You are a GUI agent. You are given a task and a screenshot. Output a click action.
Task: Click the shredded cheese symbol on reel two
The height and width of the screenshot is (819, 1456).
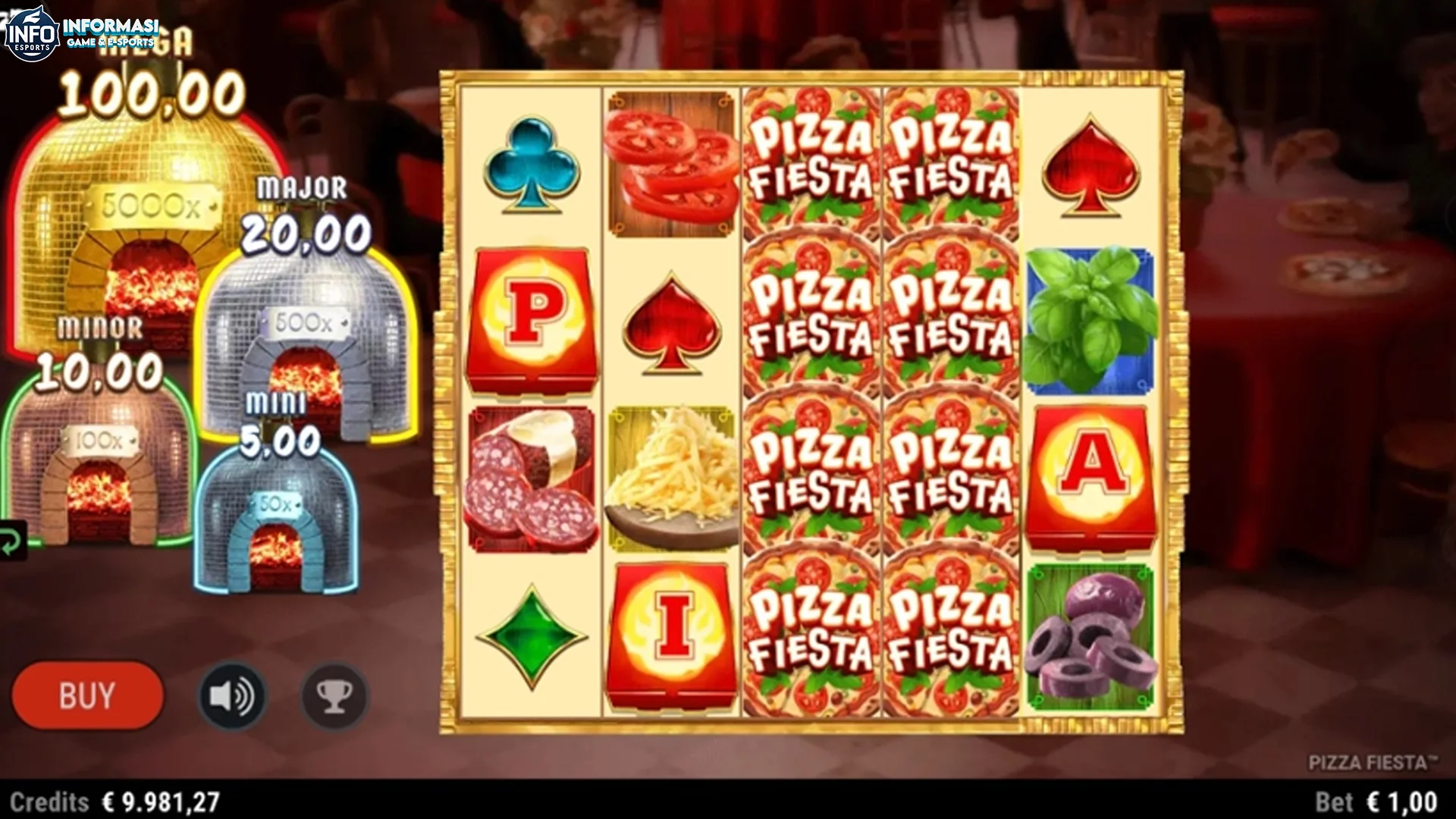[x=670, y=478]
